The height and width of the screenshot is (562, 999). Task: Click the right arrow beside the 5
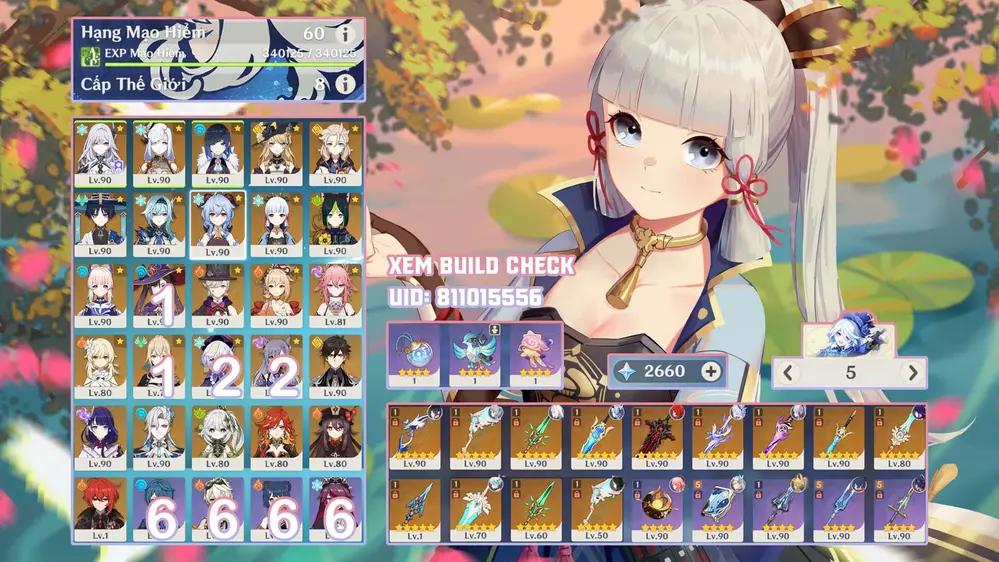coord(911,373)
